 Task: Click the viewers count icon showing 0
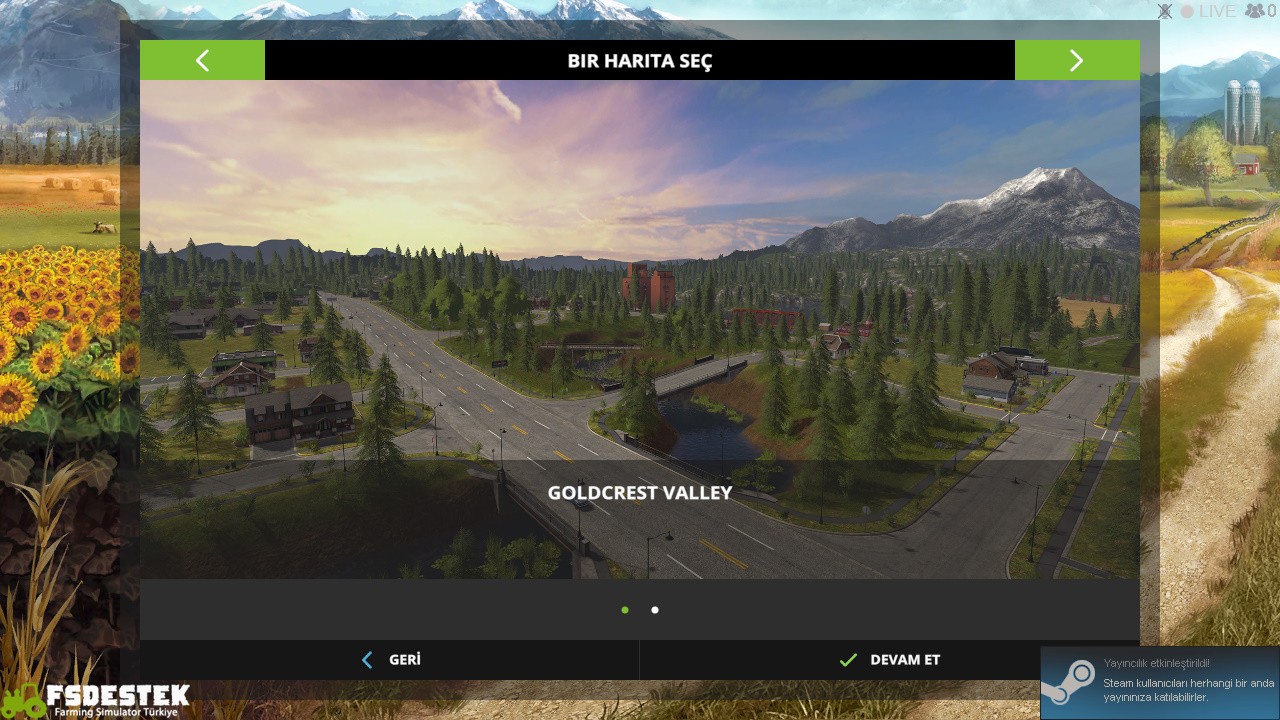[1256, 11]
